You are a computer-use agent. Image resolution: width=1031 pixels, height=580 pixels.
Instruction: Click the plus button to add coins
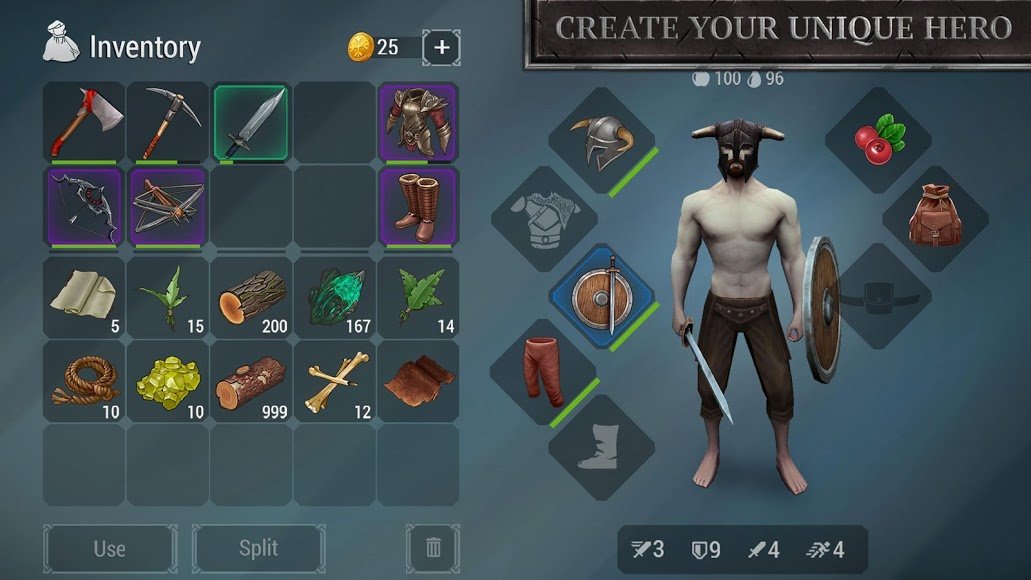(442, 46)
